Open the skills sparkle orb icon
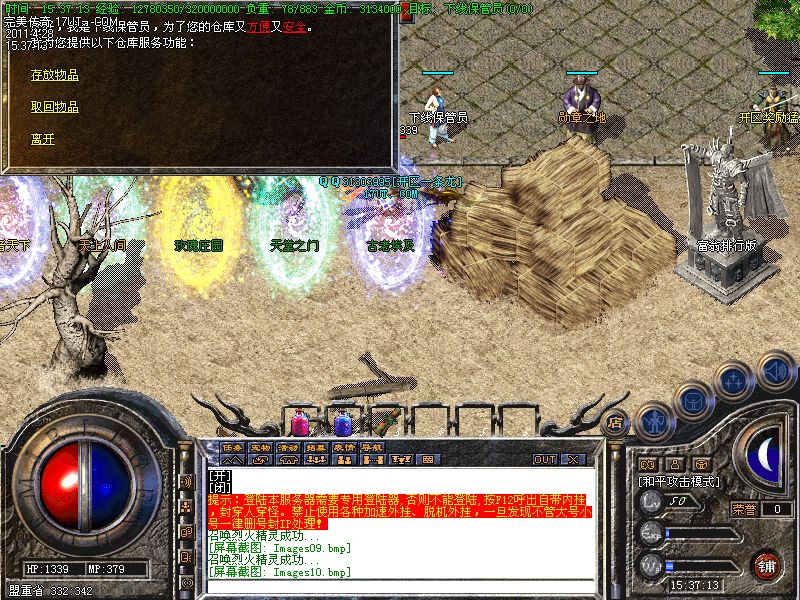Viewport: 800px width, 600px height. tap(735, 380)
